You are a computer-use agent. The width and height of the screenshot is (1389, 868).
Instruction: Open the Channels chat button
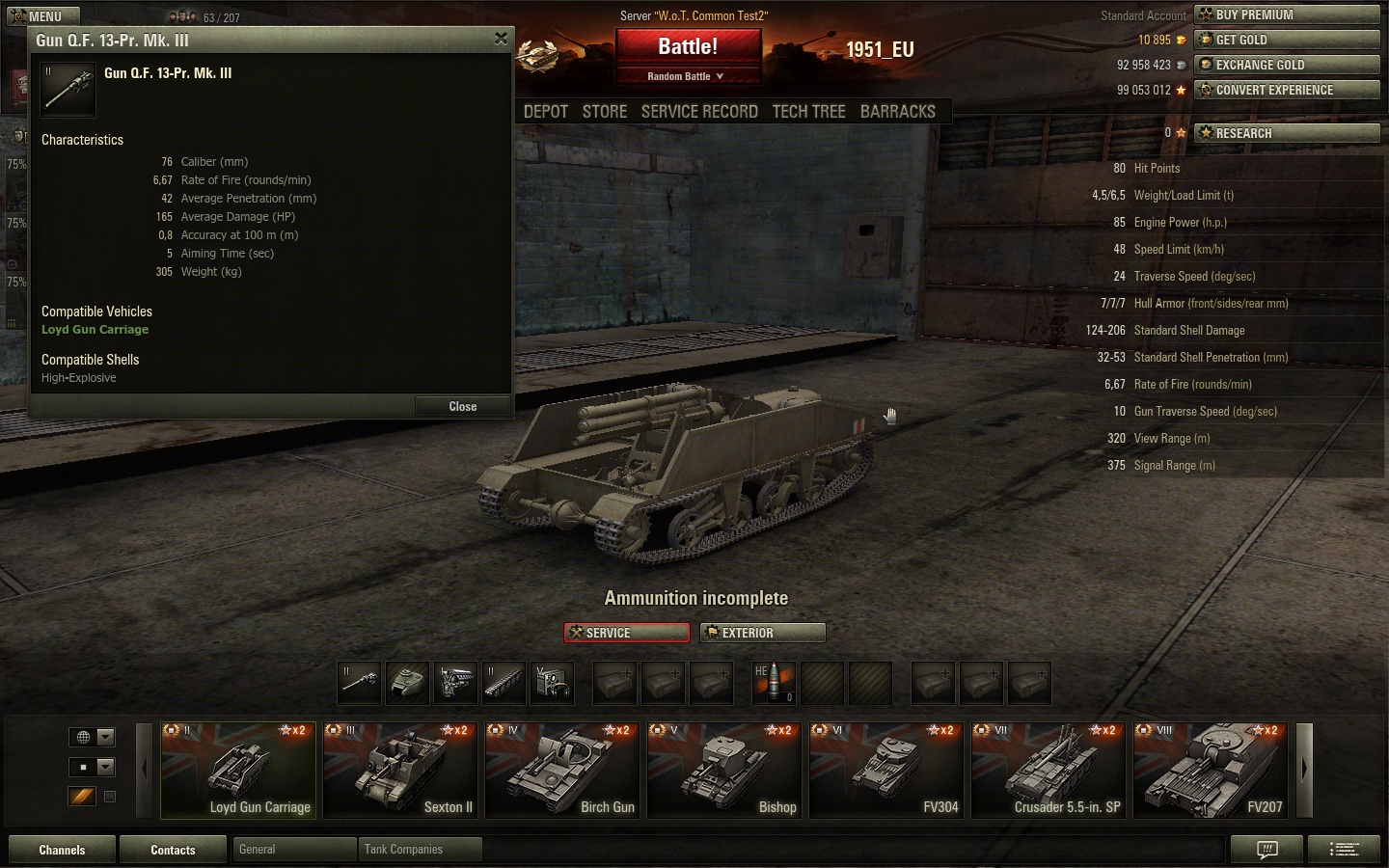[62, 850]
